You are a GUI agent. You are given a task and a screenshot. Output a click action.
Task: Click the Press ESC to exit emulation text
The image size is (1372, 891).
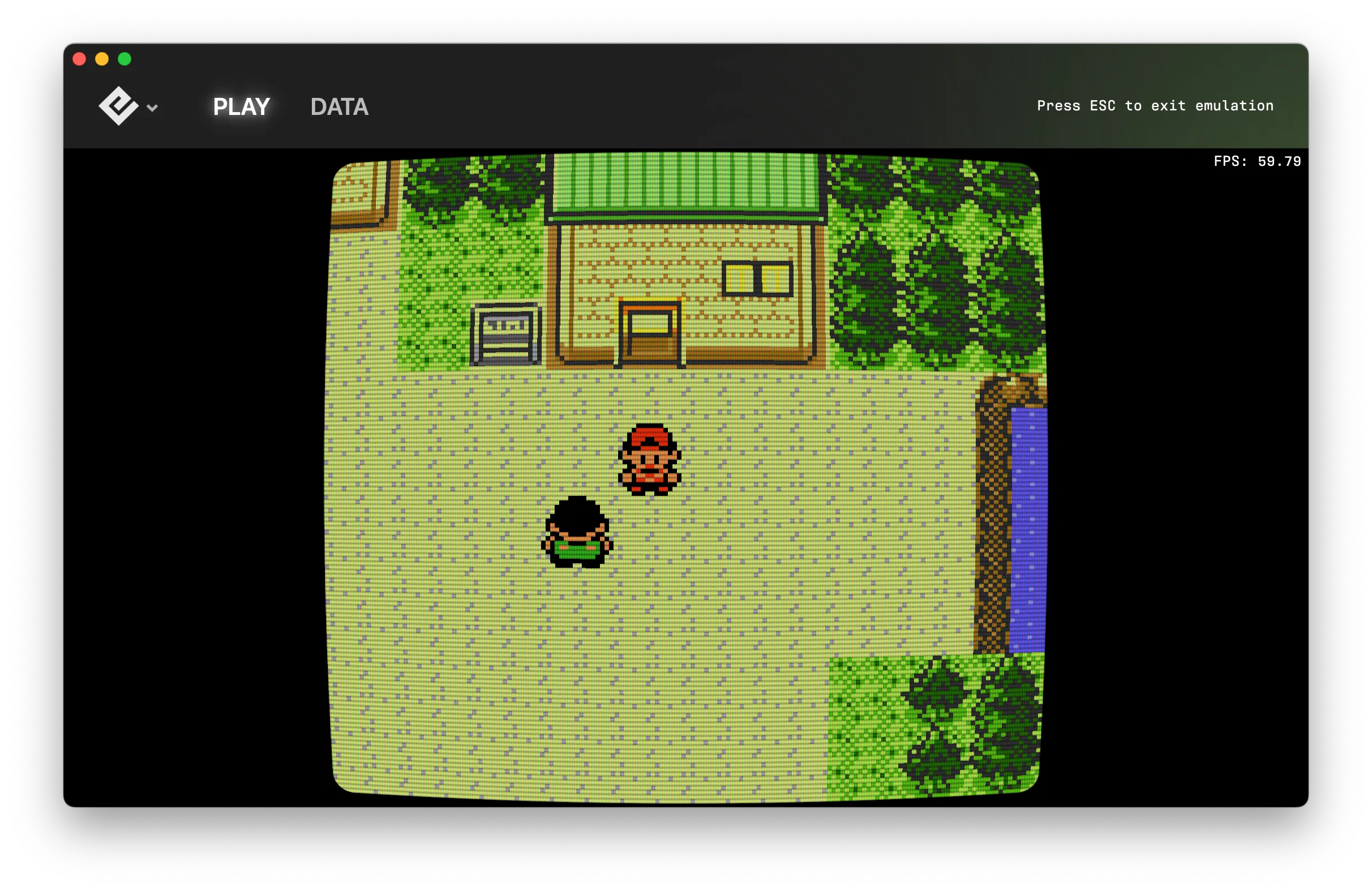(1155, 105)
